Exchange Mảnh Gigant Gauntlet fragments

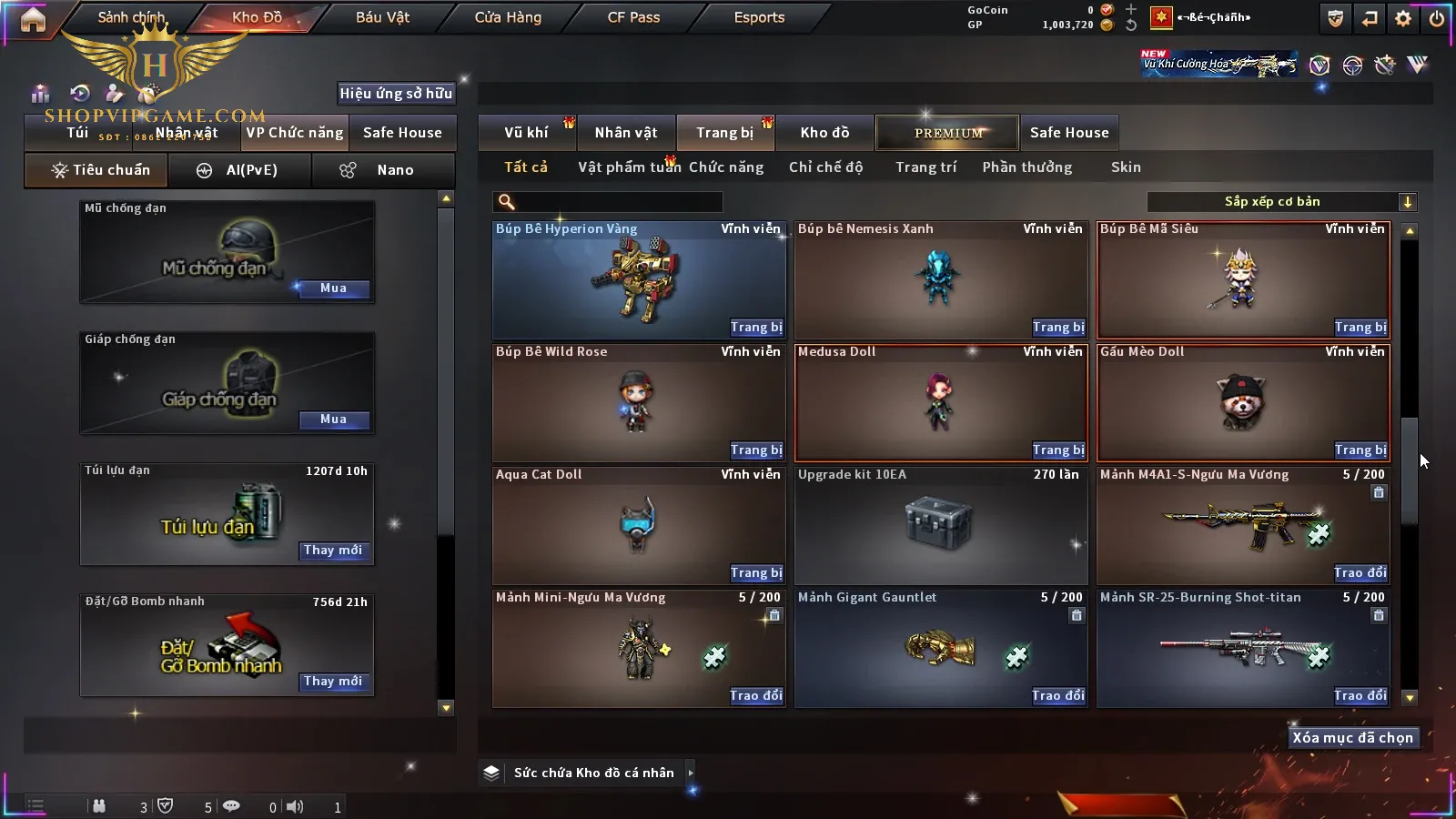pyautogui.click(x=1058, y=696)
